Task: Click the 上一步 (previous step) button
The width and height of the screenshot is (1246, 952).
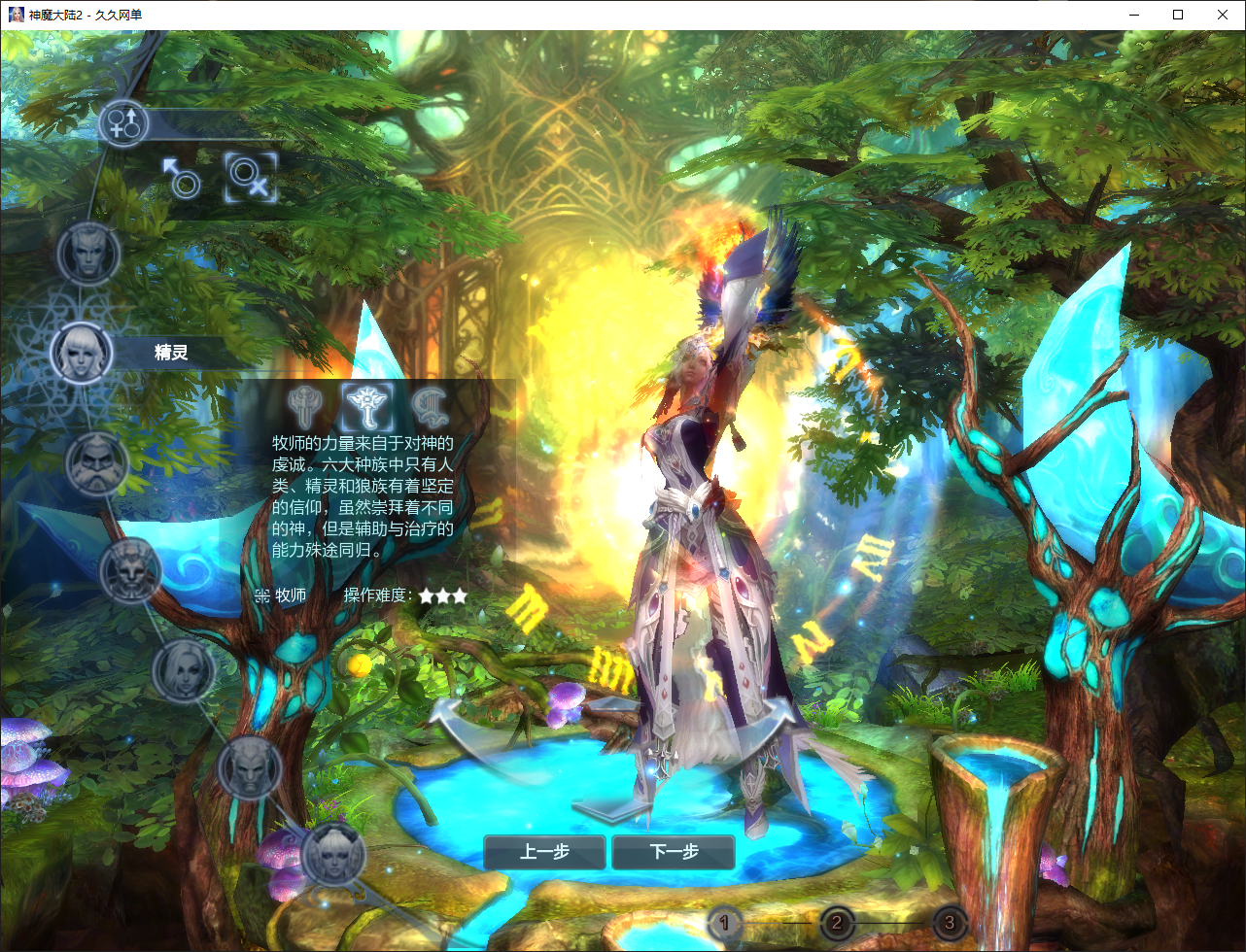Action: 544,853
